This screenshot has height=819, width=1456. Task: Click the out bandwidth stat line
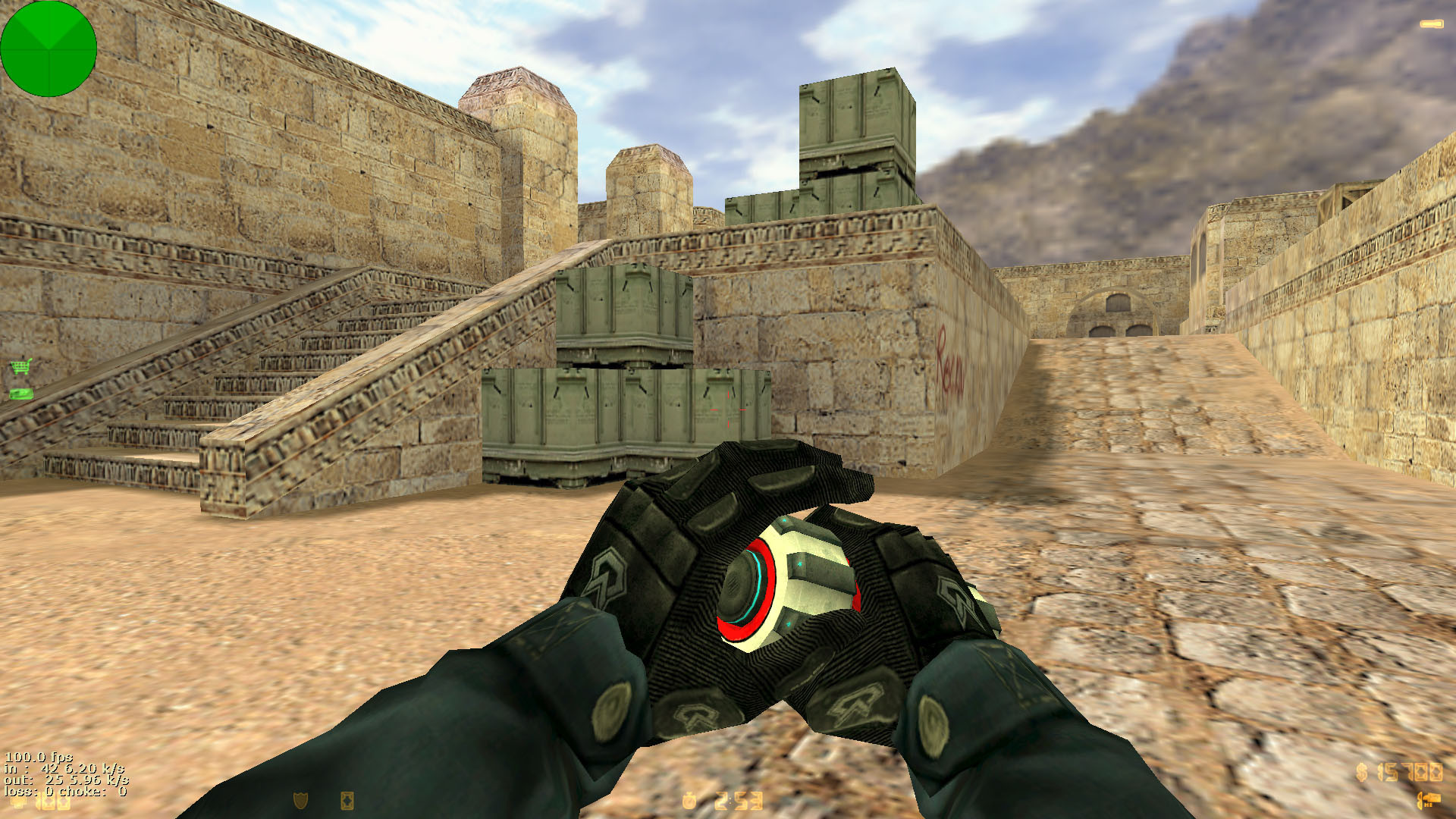67,781
